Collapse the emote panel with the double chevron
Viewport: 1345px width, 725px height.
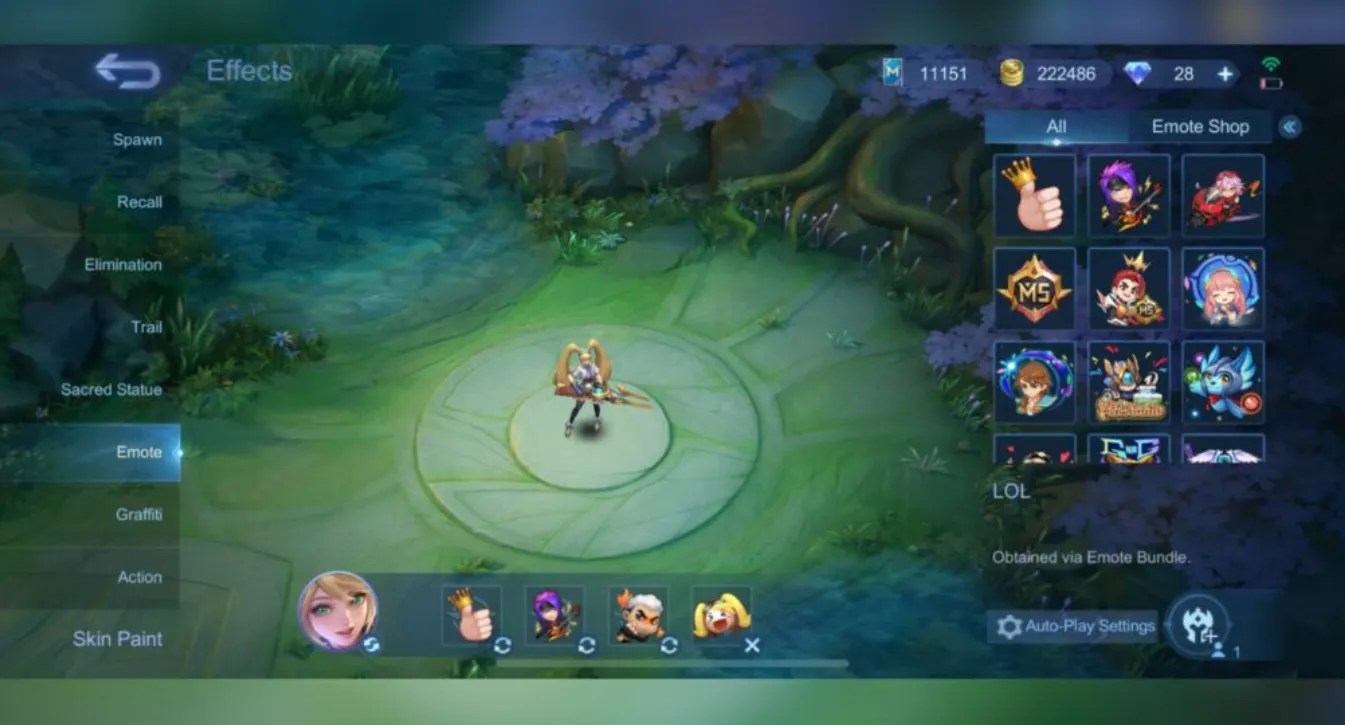[x=1292, y=126]
